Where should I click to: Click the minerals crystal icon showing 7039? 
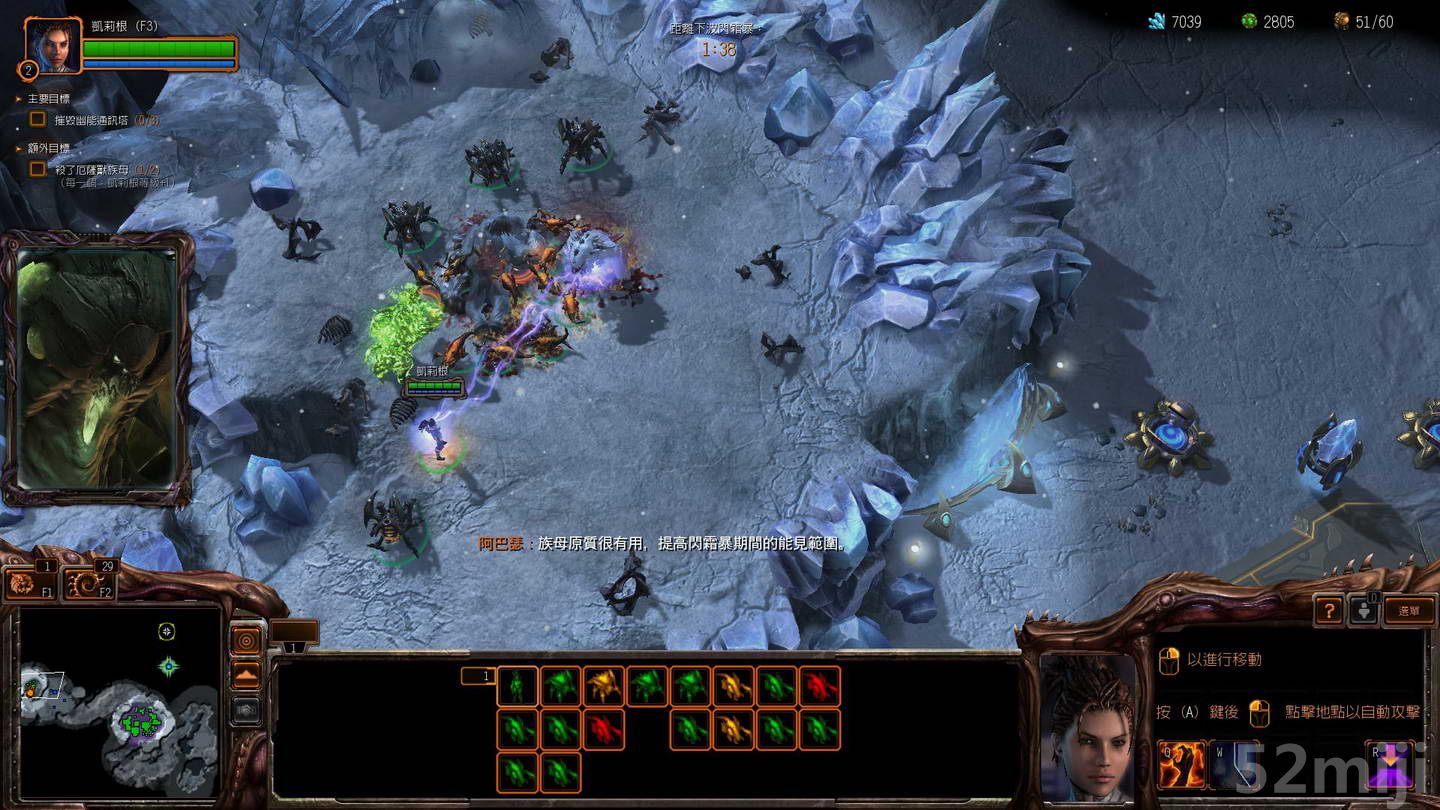(x=1155, y=20)
